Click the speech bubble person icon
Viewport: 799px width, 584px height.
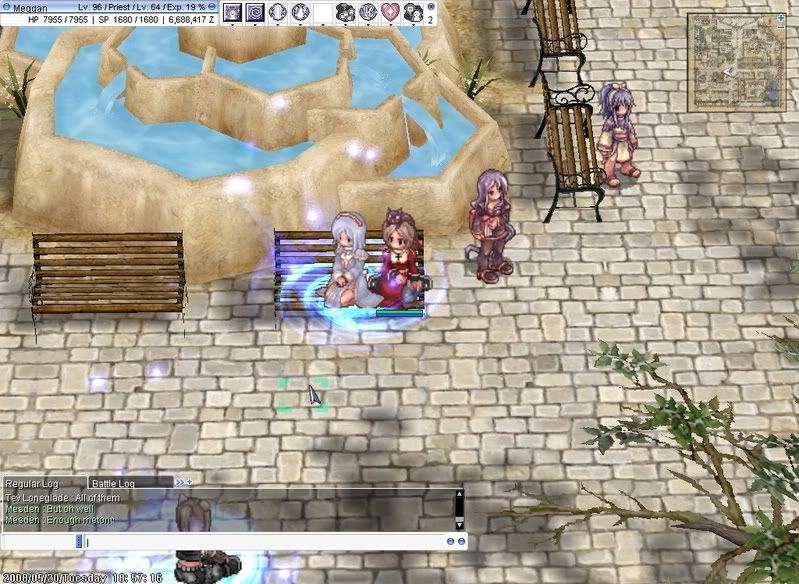coord(412,13)
